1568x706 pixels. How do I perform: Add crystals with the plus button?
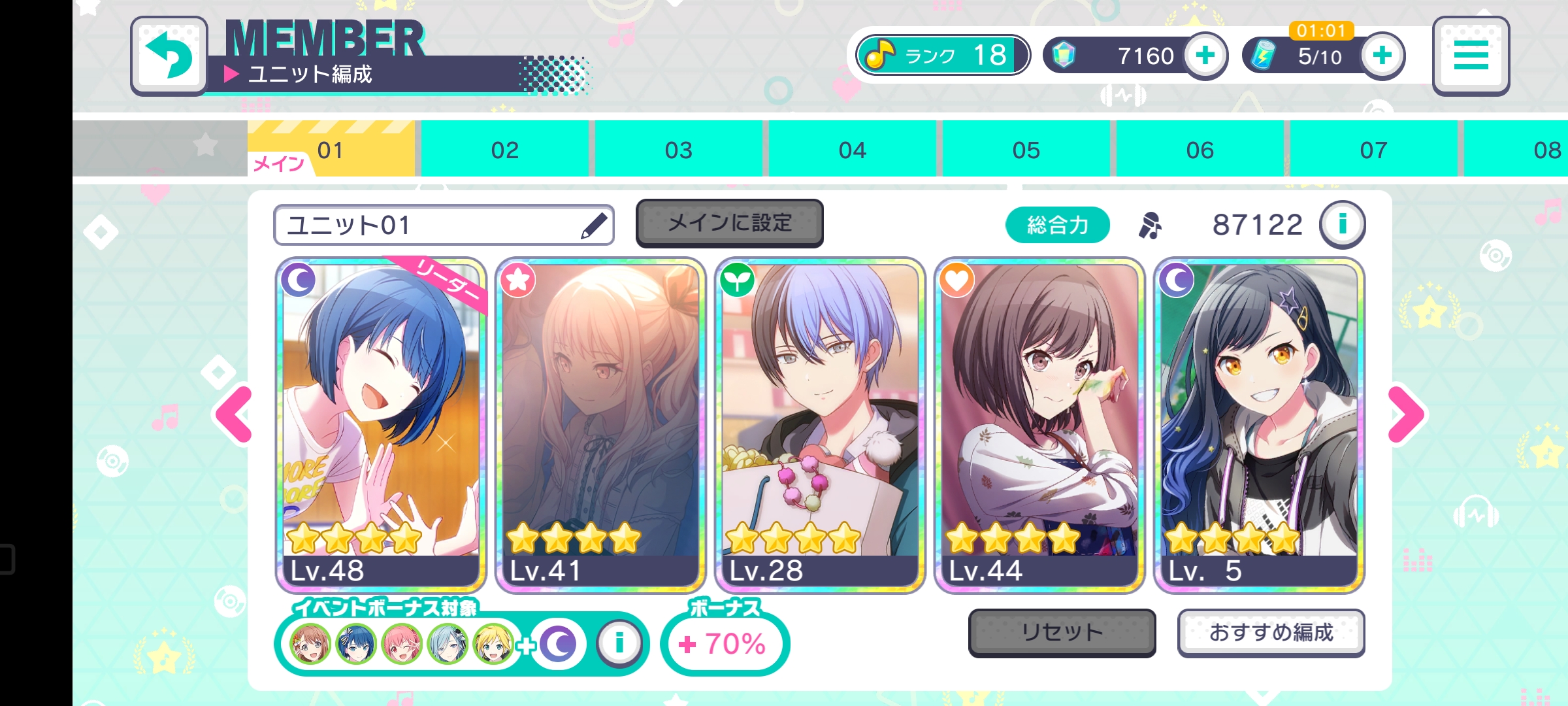1205,56
